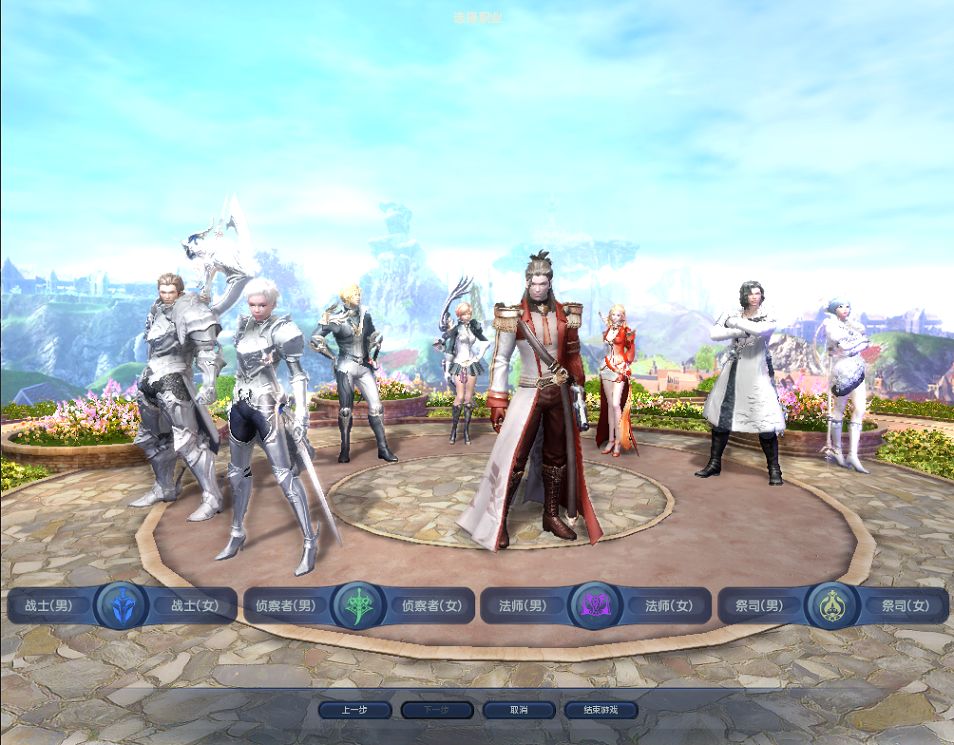
Task: Cancel with the 取消 button
Action: (518, 710)
